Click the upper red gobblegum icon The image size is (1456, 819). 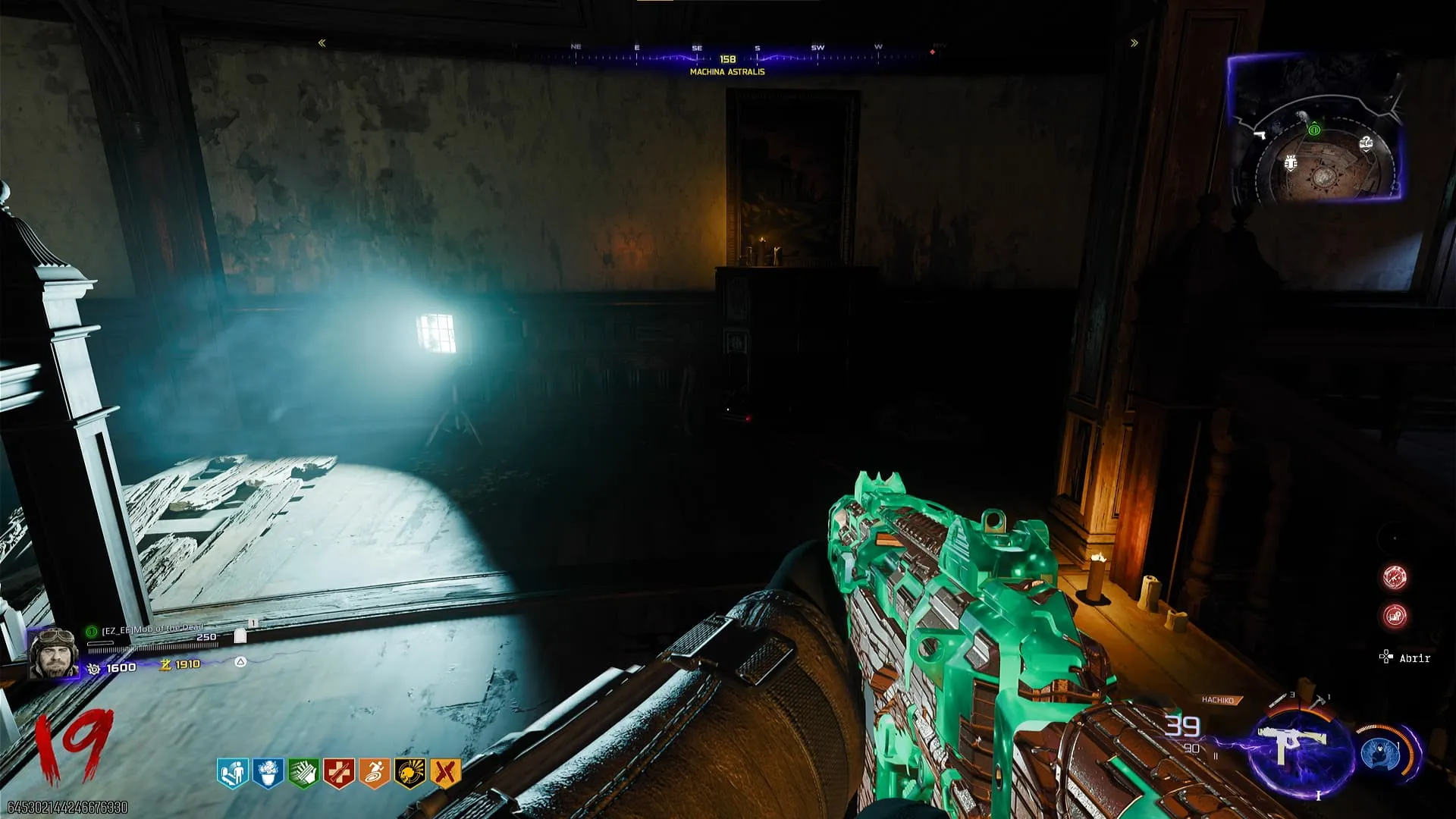coord(1395,577)
